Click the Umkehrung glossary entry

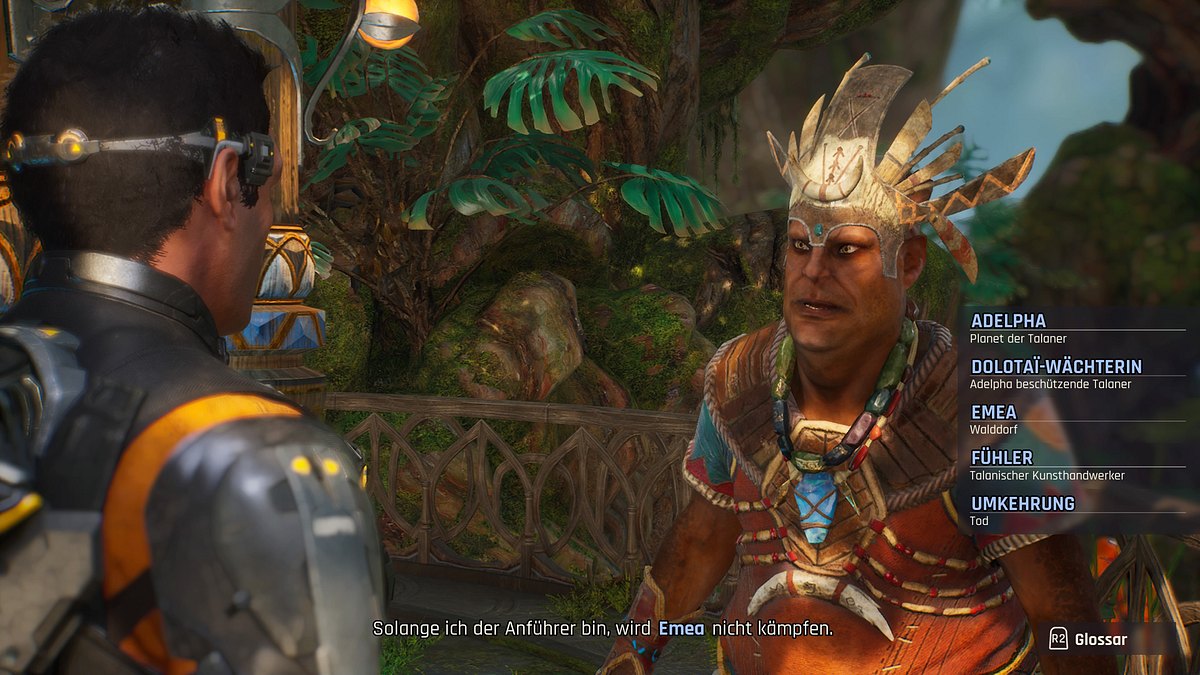coord(1022,503)
